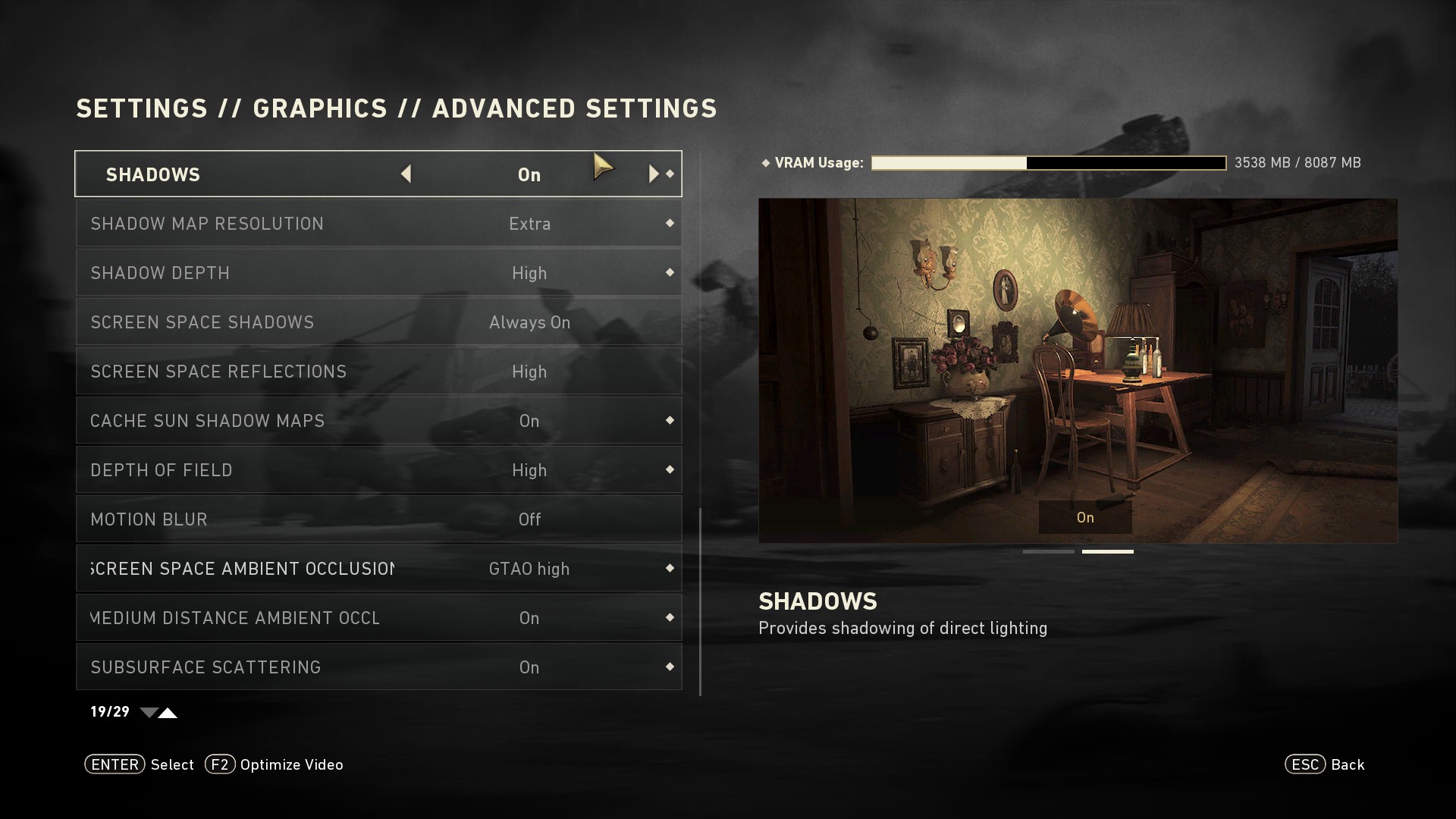Select Cache Sun Shadow Maps row
Viewport: 1456px width, 819px height.
[x=378, y=421]
